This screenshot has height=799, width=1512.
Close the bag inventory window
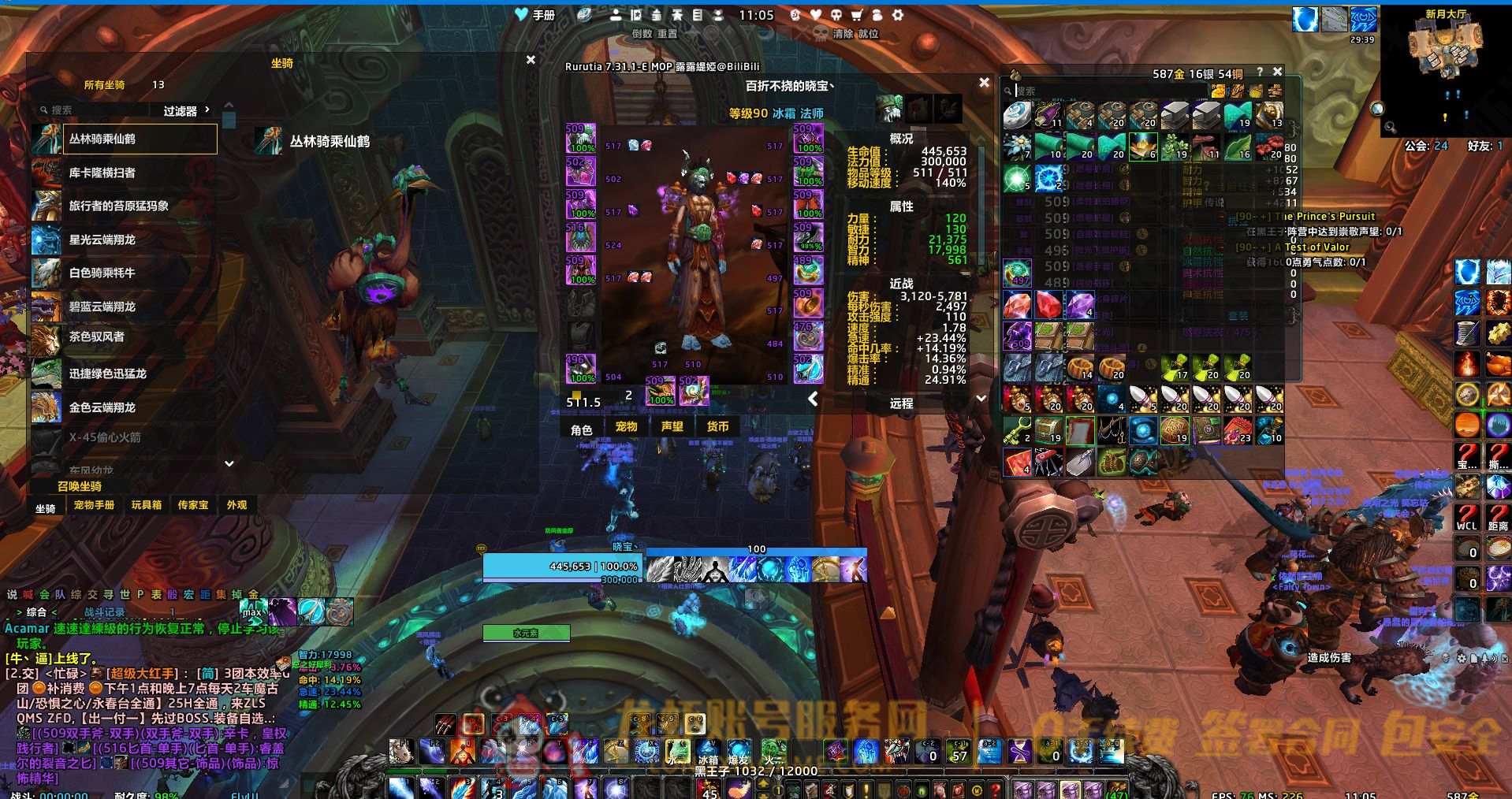point(1278,72)
